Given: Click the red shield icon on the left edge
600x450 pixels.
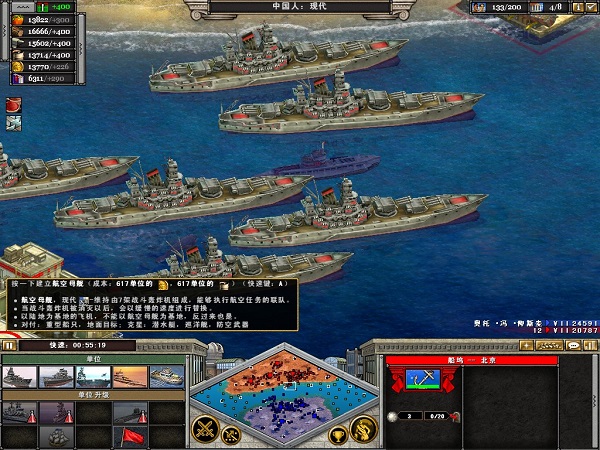Looking at the screenshot, I should click(14, 104).
